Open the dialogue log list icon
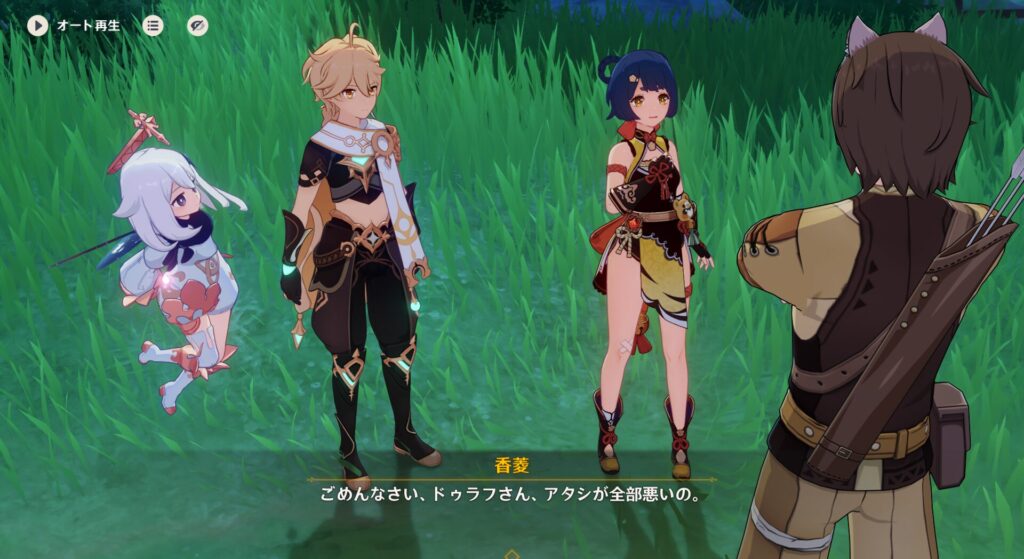This screenshot has width=1024, height=559. pyautogui.click(x=153, y=25)
